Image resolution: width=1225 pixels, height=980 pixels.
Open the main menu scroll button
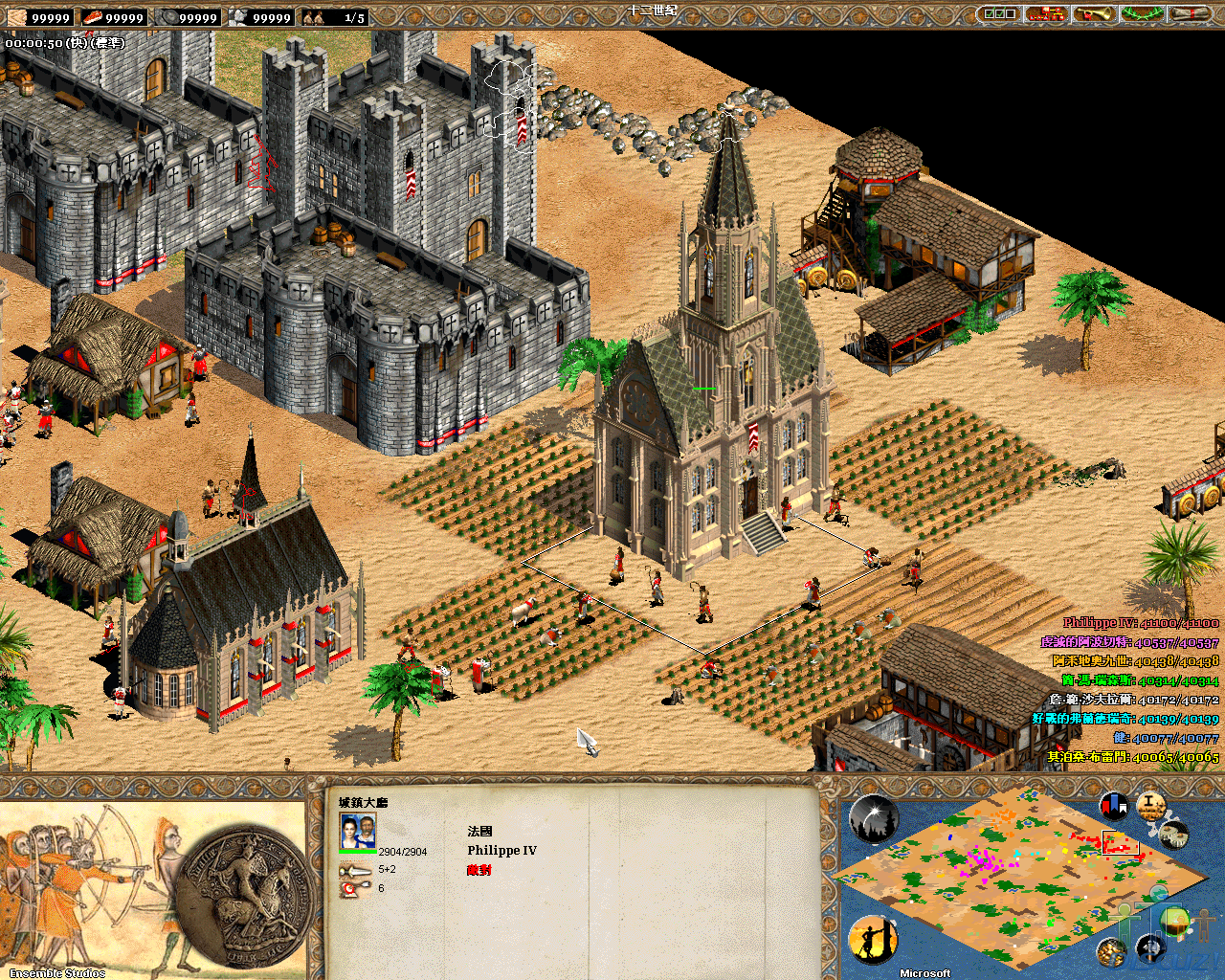pyautogui.click(x=1190, y=14)
